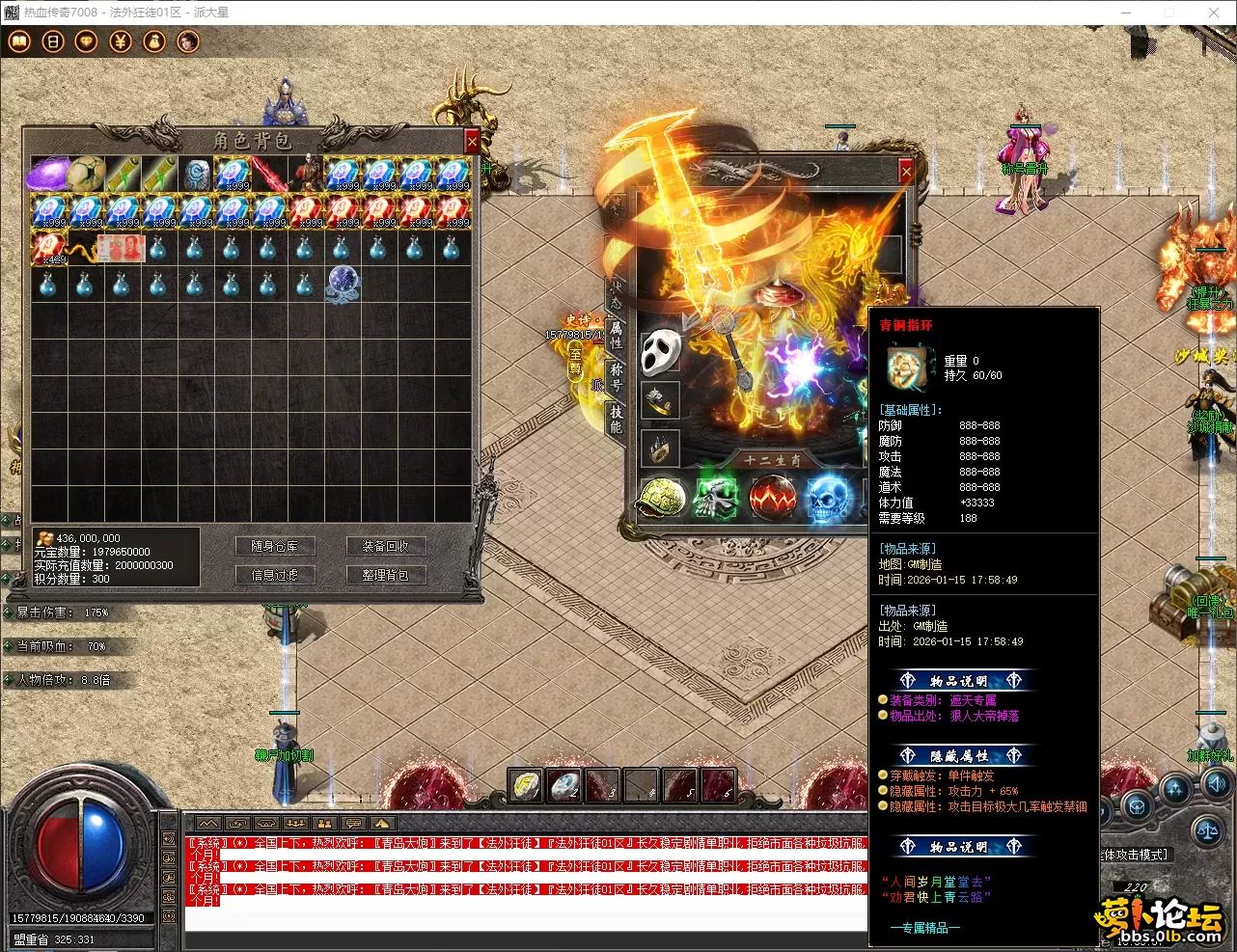Select the cracked egg item in the bag
Viewport: 1237px width, 952px height.
point(85,174)
